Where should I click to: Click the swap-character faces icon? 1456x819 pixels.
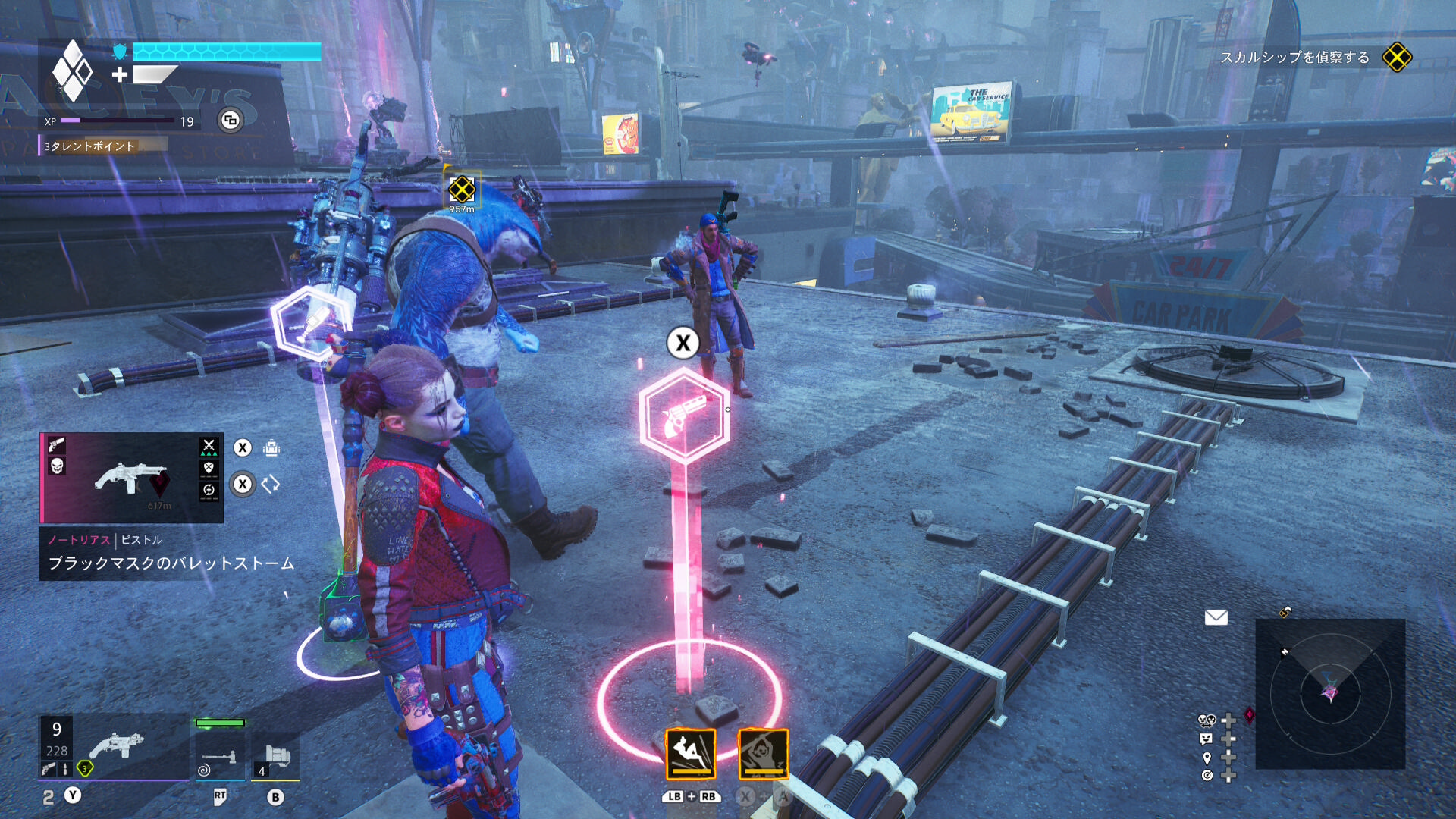pos(1207,720)
